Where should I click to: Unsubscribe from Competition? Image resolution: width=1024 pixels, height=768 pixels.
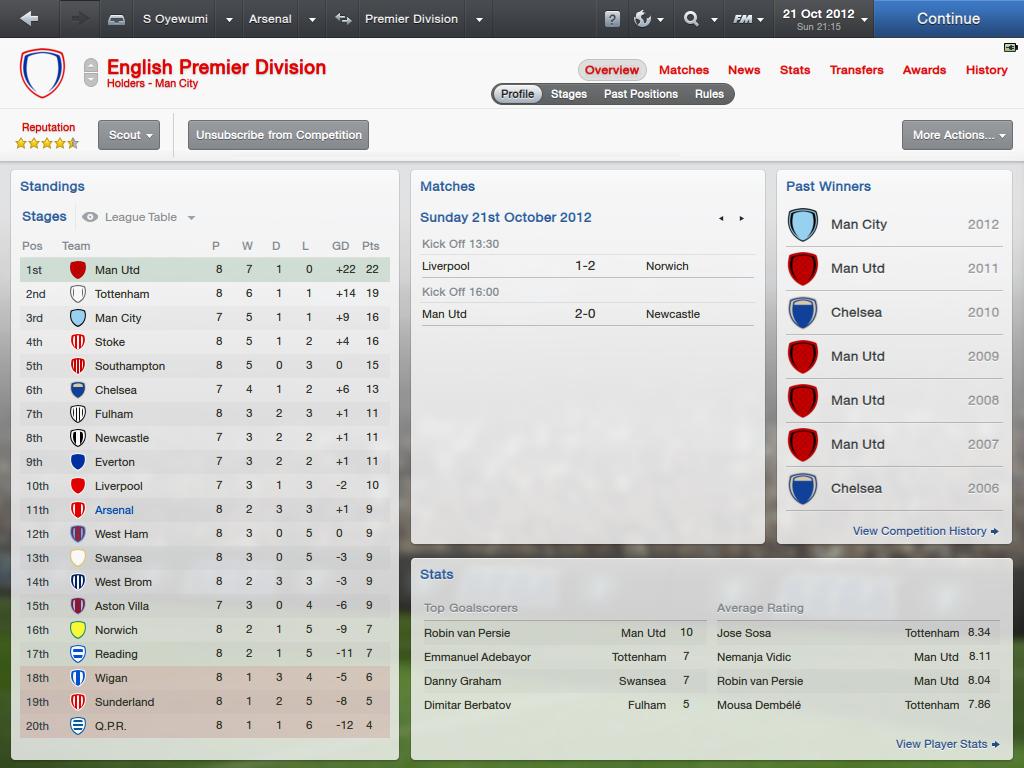pyautogui.click(x=279, y=135)
